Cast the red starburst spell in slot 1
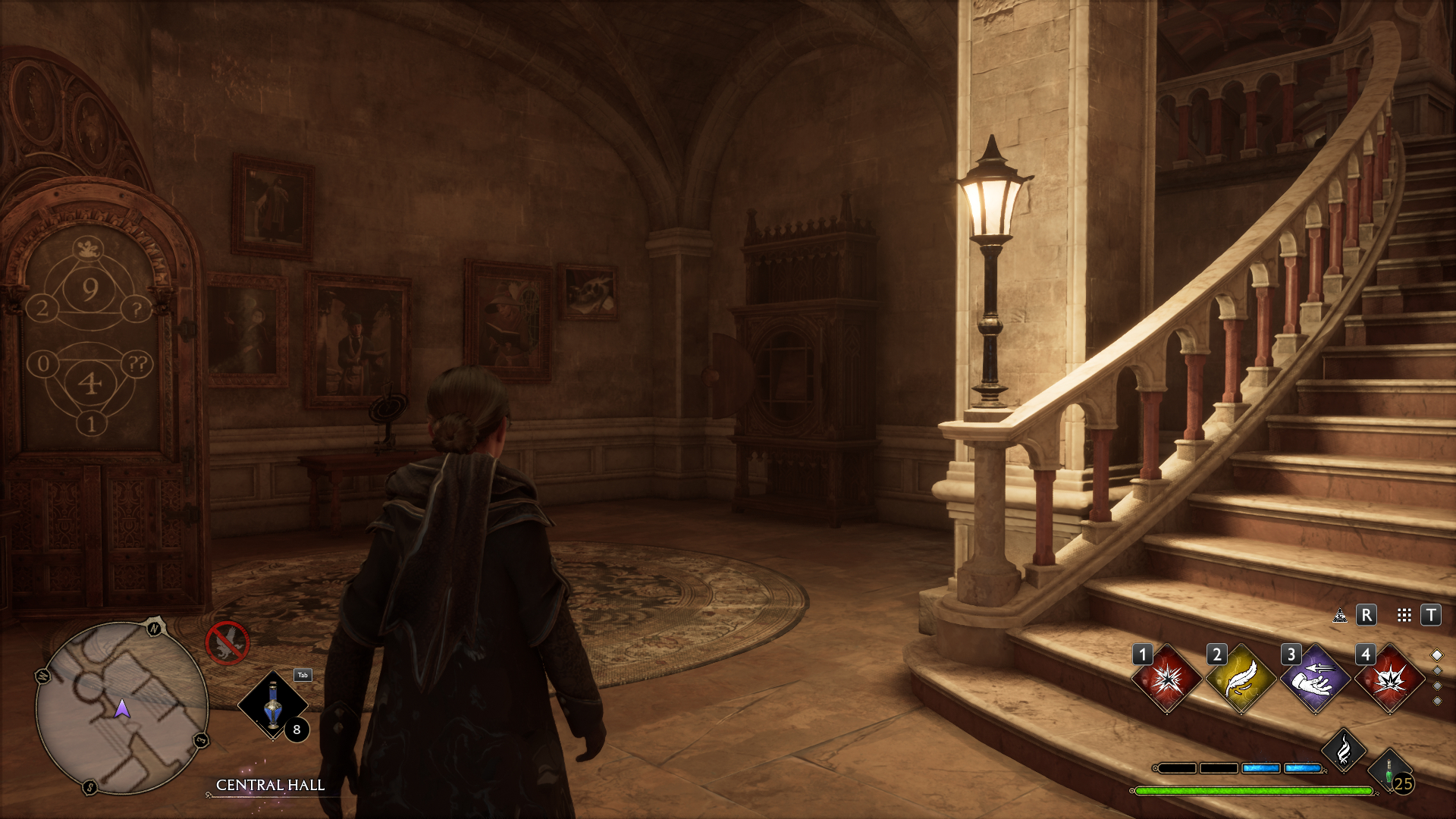Image resolution: width=1456 pixels, height=819 pixels. click(1167, 679)
